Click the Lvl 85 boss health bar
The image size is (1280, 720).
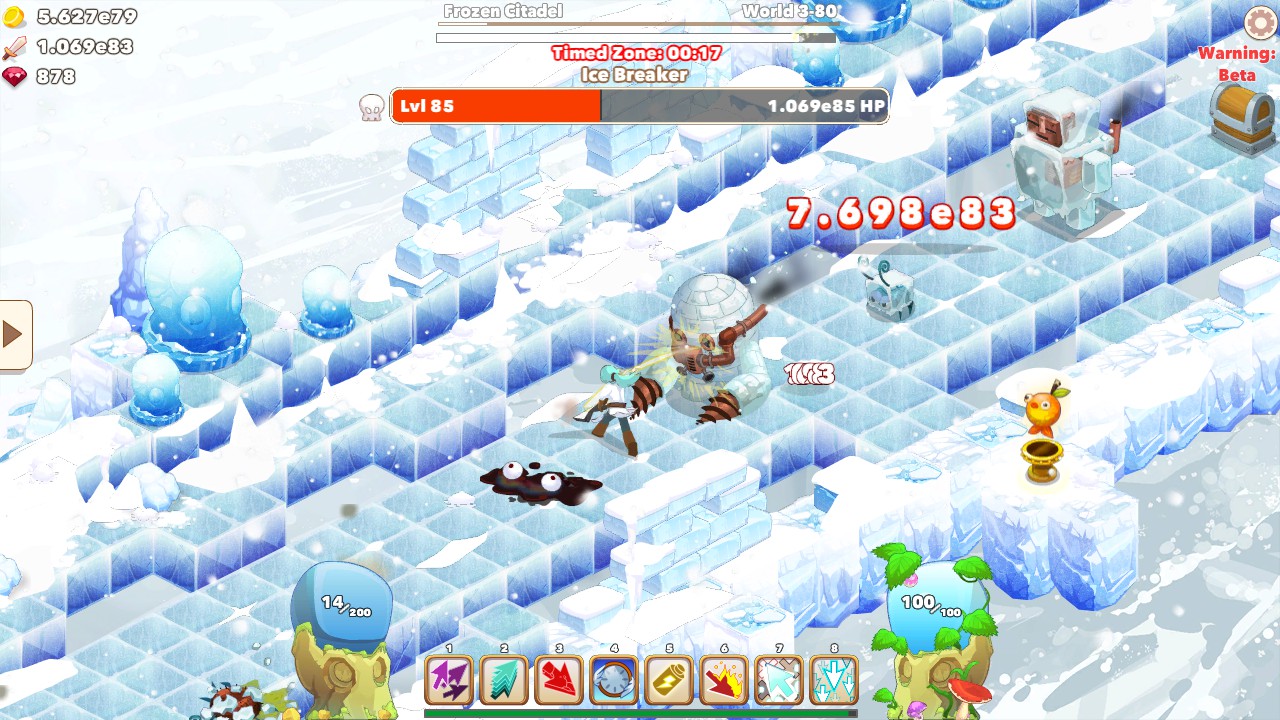click(640, 105)
